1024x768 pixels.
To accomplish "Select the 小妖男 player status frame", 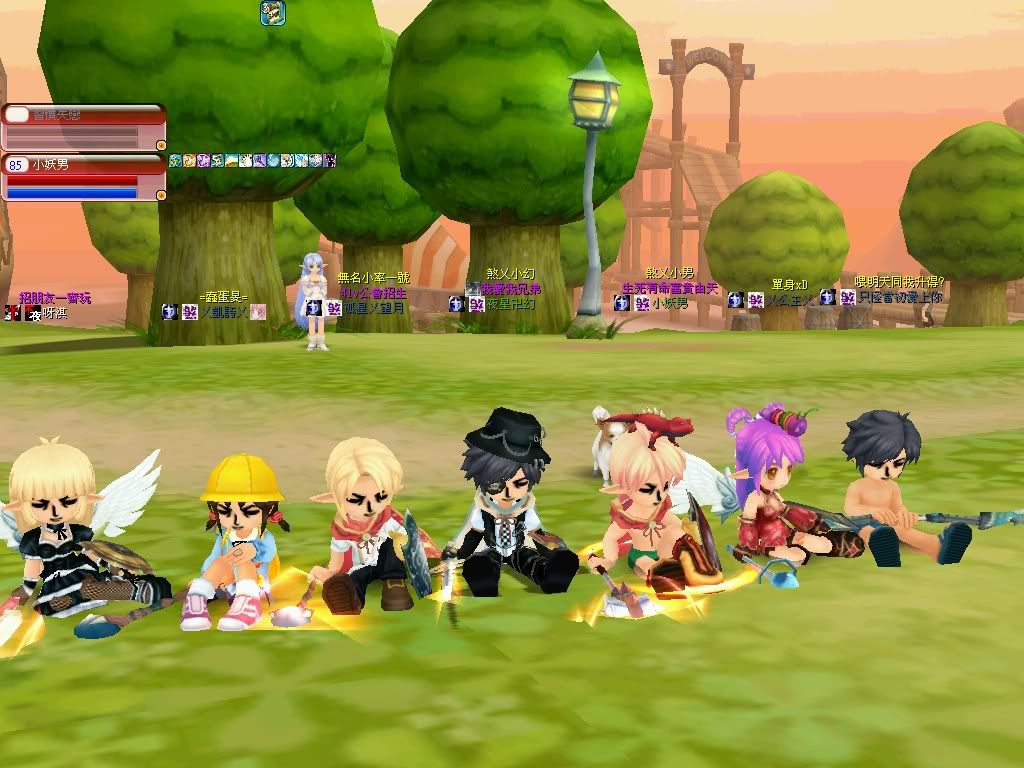I will (82, 177).
